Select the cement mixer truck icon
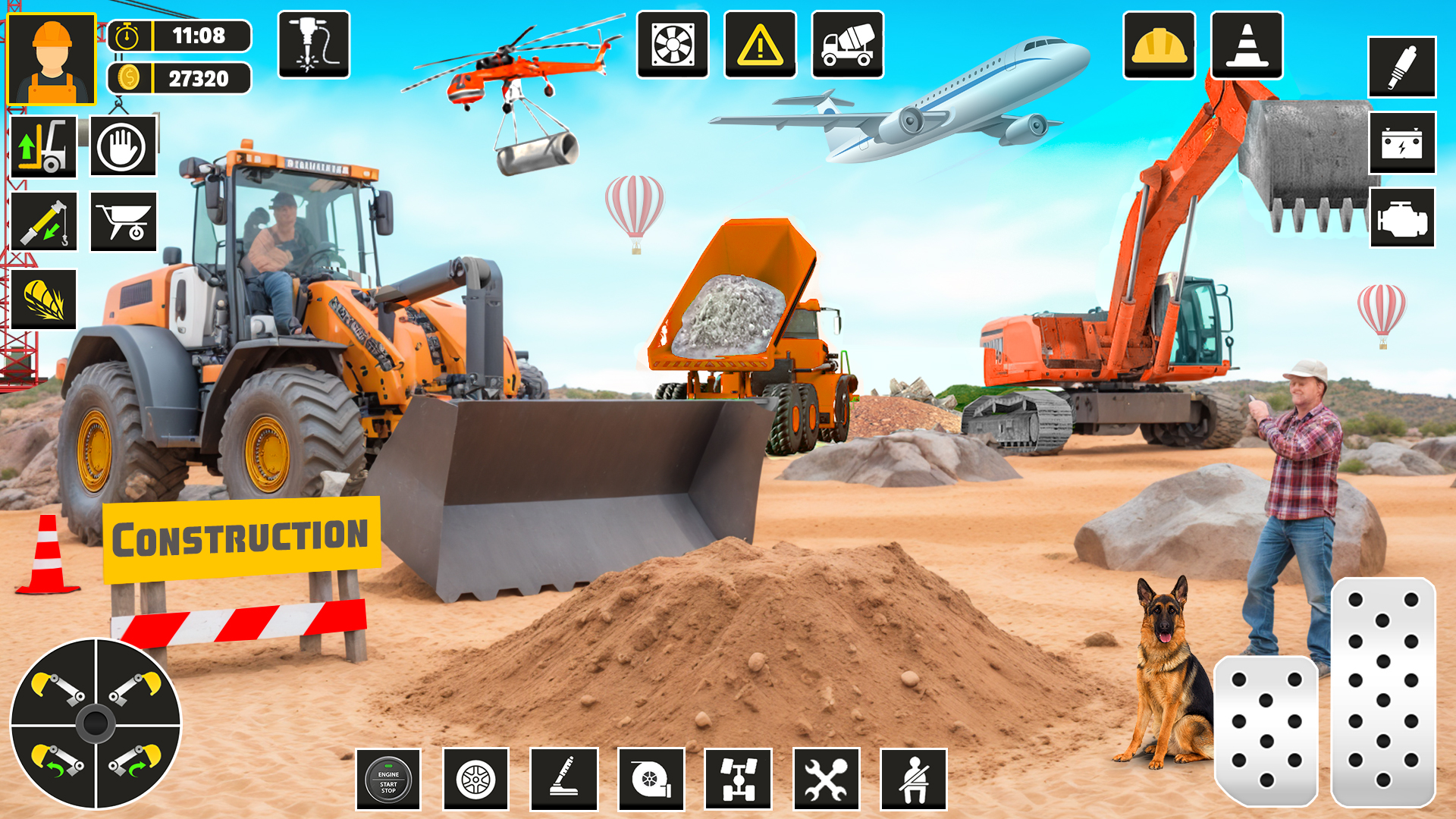The height and width of the screenshot is (819, 1456). (x=848, y=45)
